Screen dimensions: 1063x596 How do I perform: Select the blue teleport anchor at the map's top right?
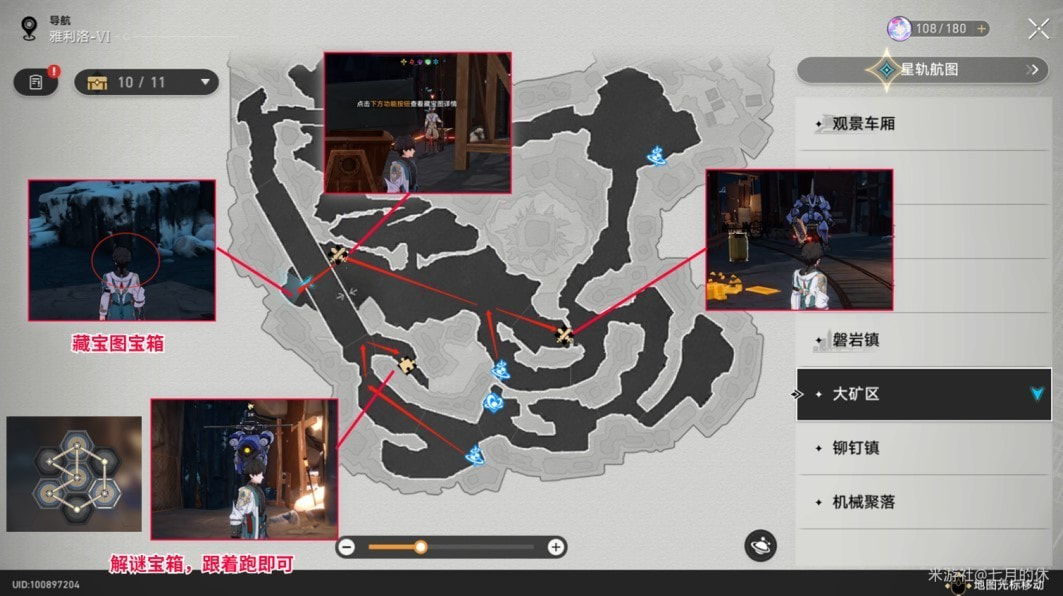click(x=658, y=155)
